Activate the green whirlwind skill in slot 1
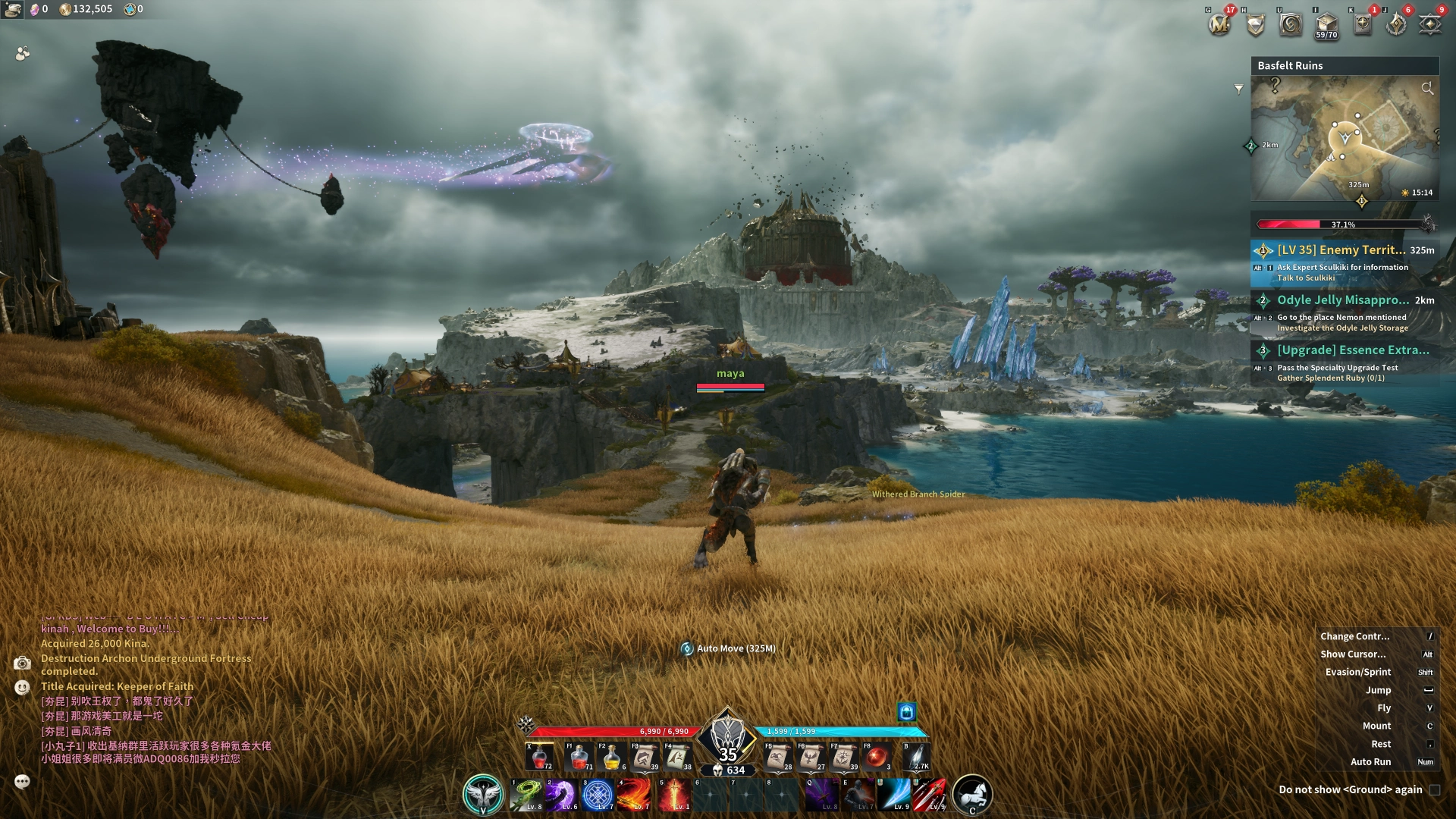This screenshot has width=1456, height=819. [526, 794]
